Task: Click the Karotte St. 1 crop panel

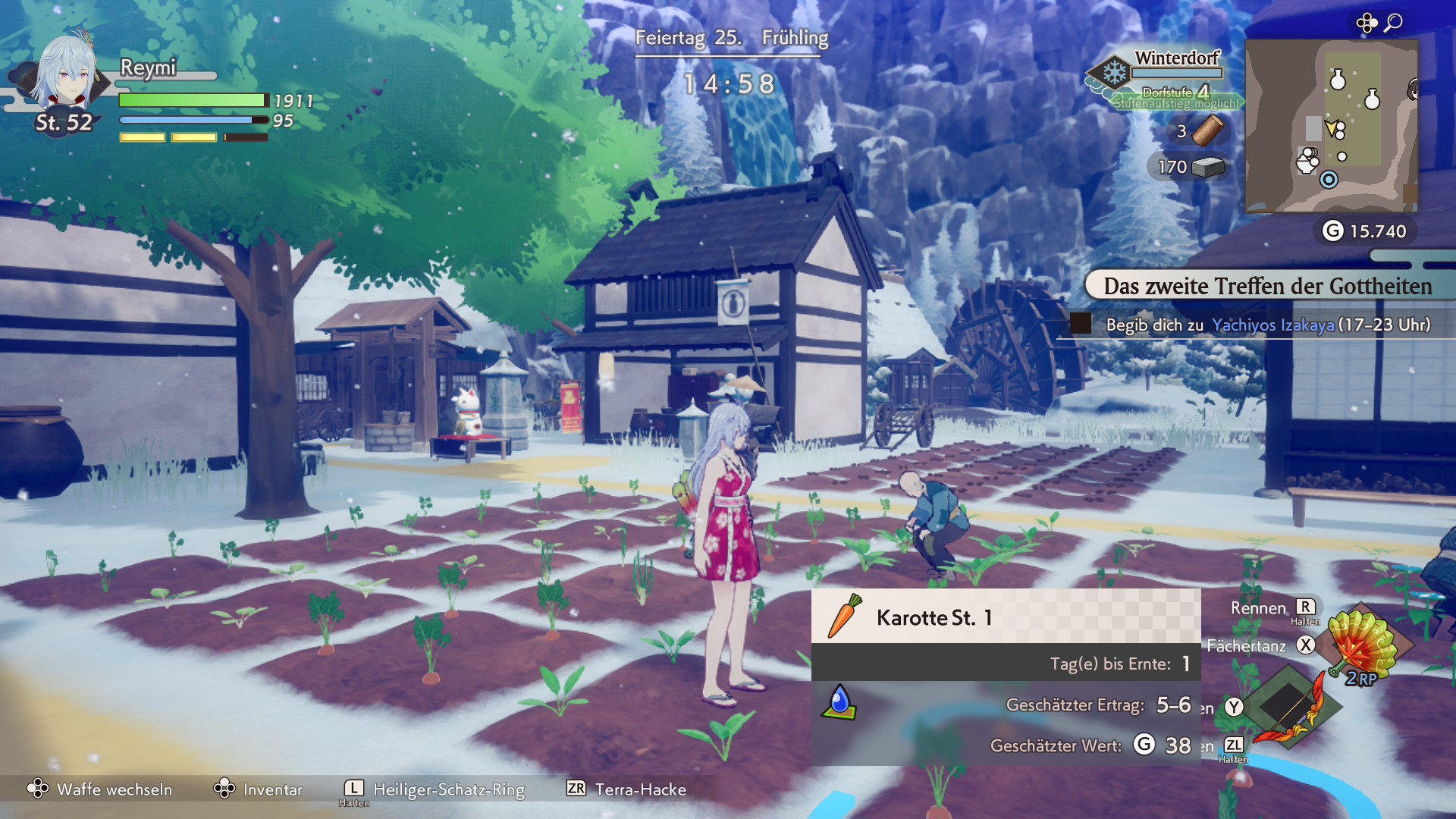Action: pos(1006,617)
